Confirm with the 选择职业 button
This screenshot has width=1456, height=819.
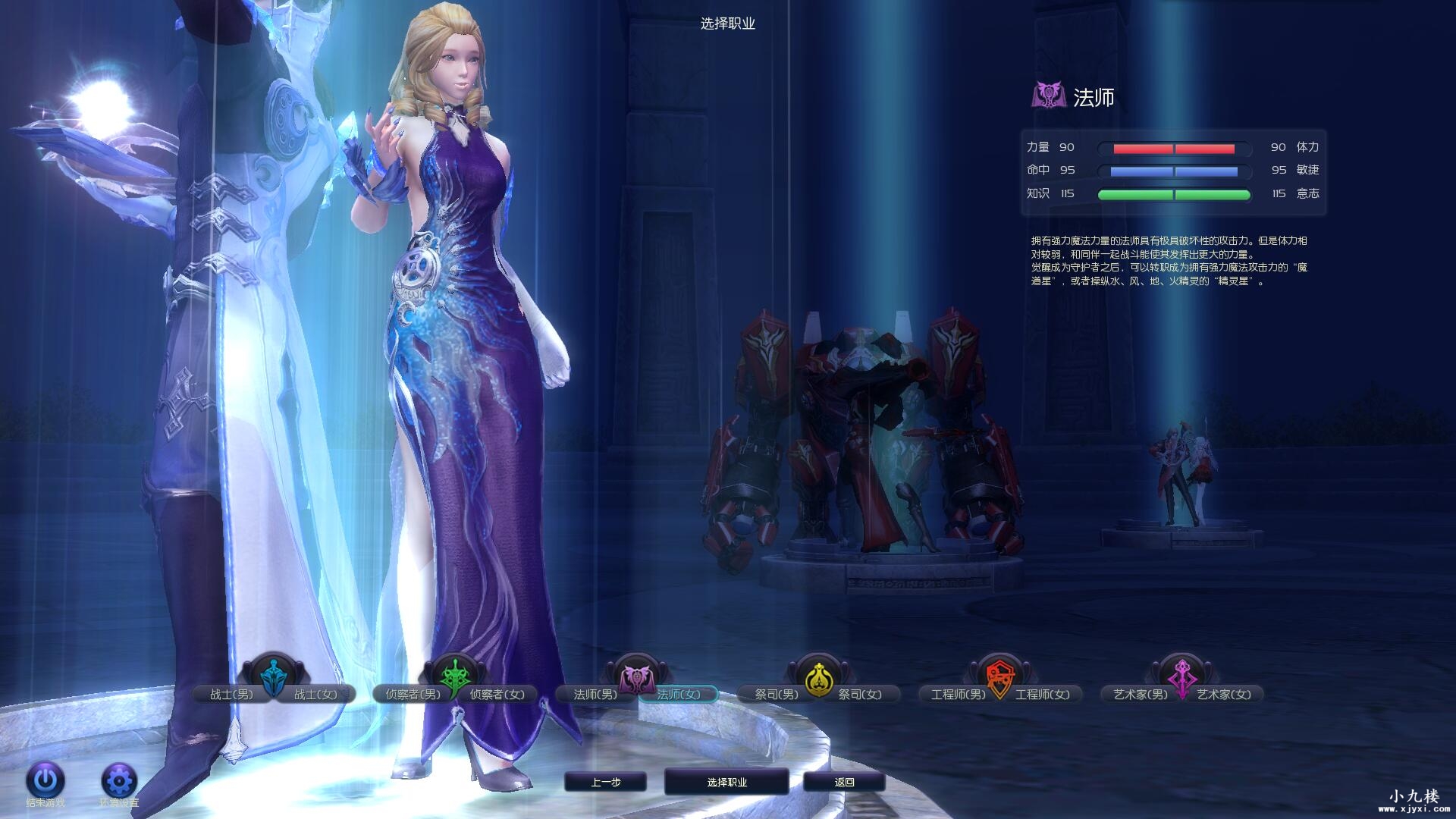pos(726,781)
